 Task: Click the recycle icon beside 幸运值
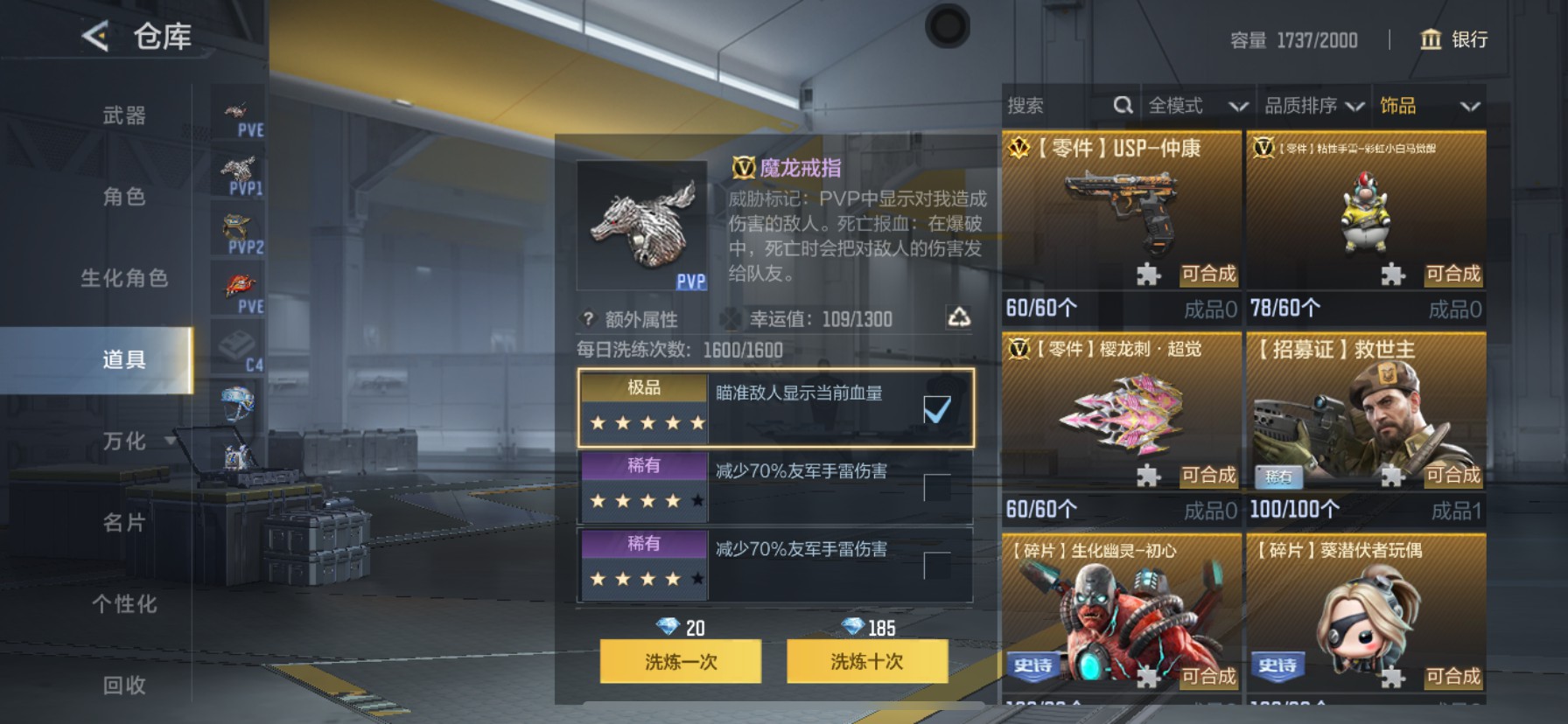961,319
